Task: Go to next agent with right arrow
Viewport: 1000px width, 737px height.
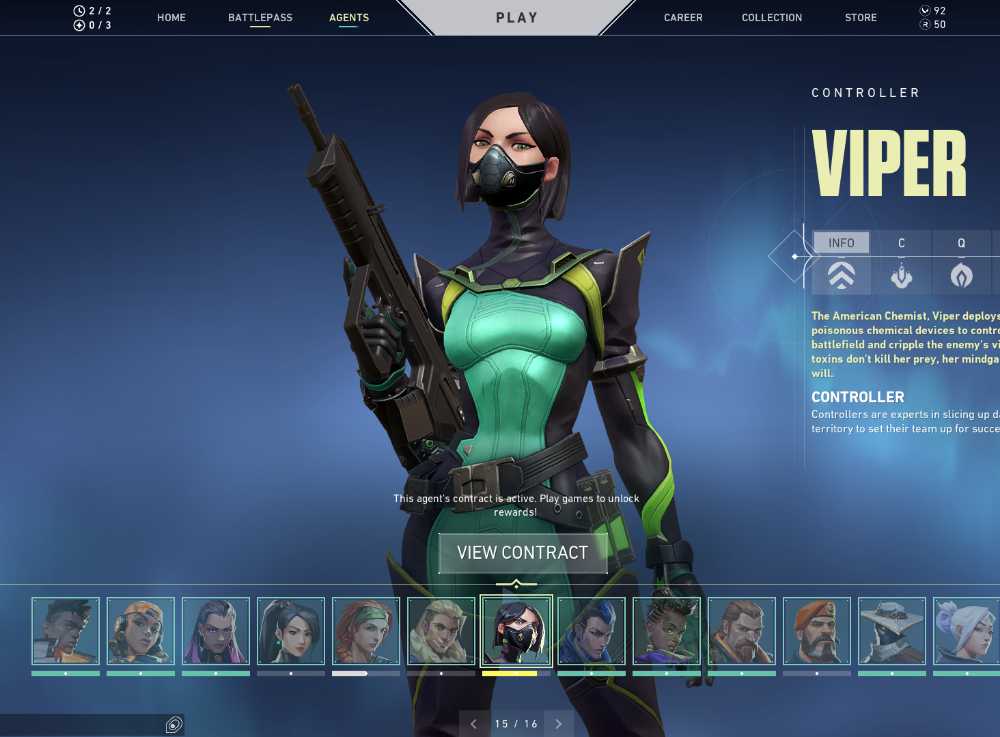Action: click(558, 724)
